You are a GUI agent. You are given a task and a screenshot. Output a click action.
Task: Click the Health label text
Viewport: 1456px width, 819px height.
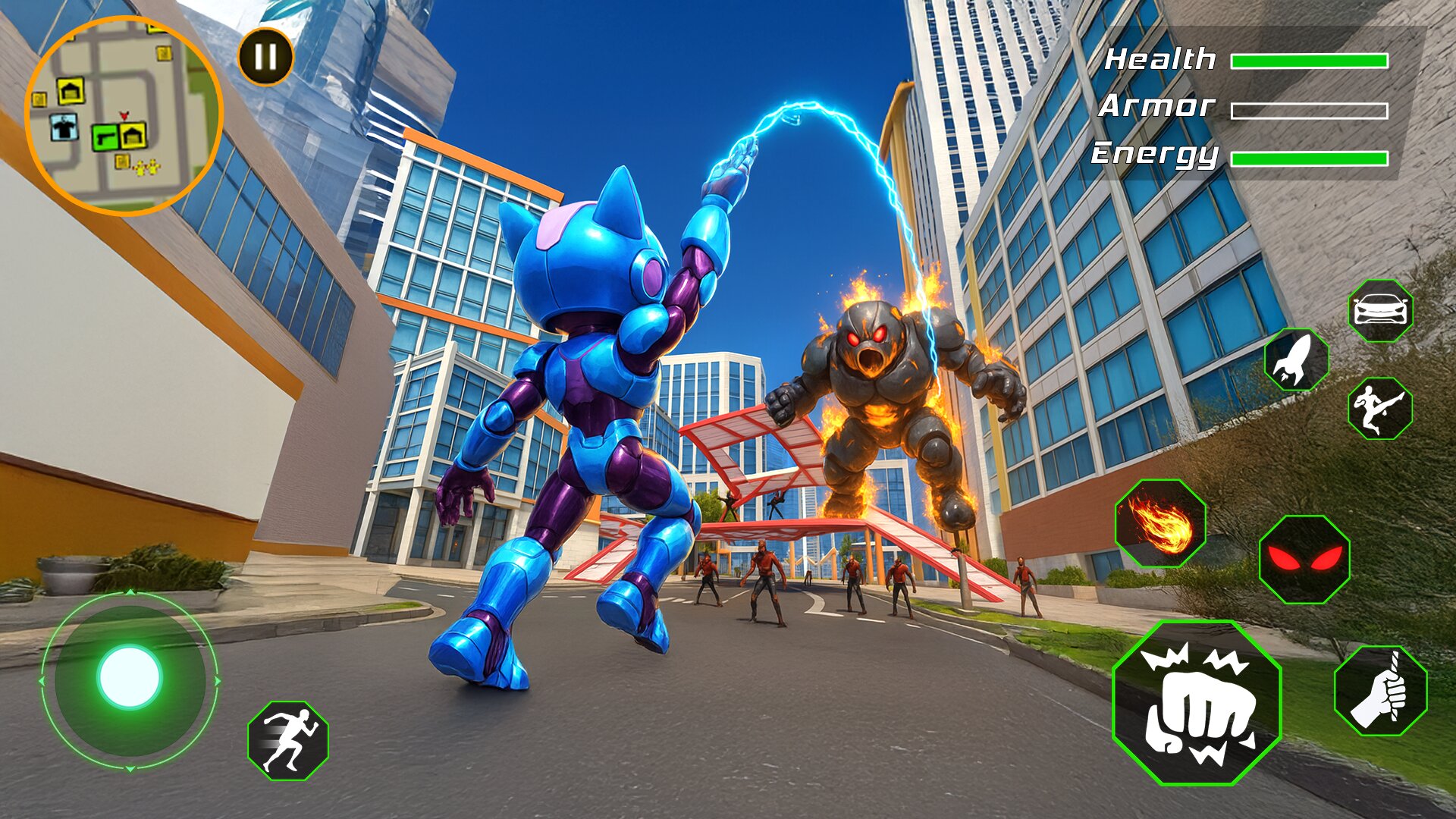point(1160,57)
